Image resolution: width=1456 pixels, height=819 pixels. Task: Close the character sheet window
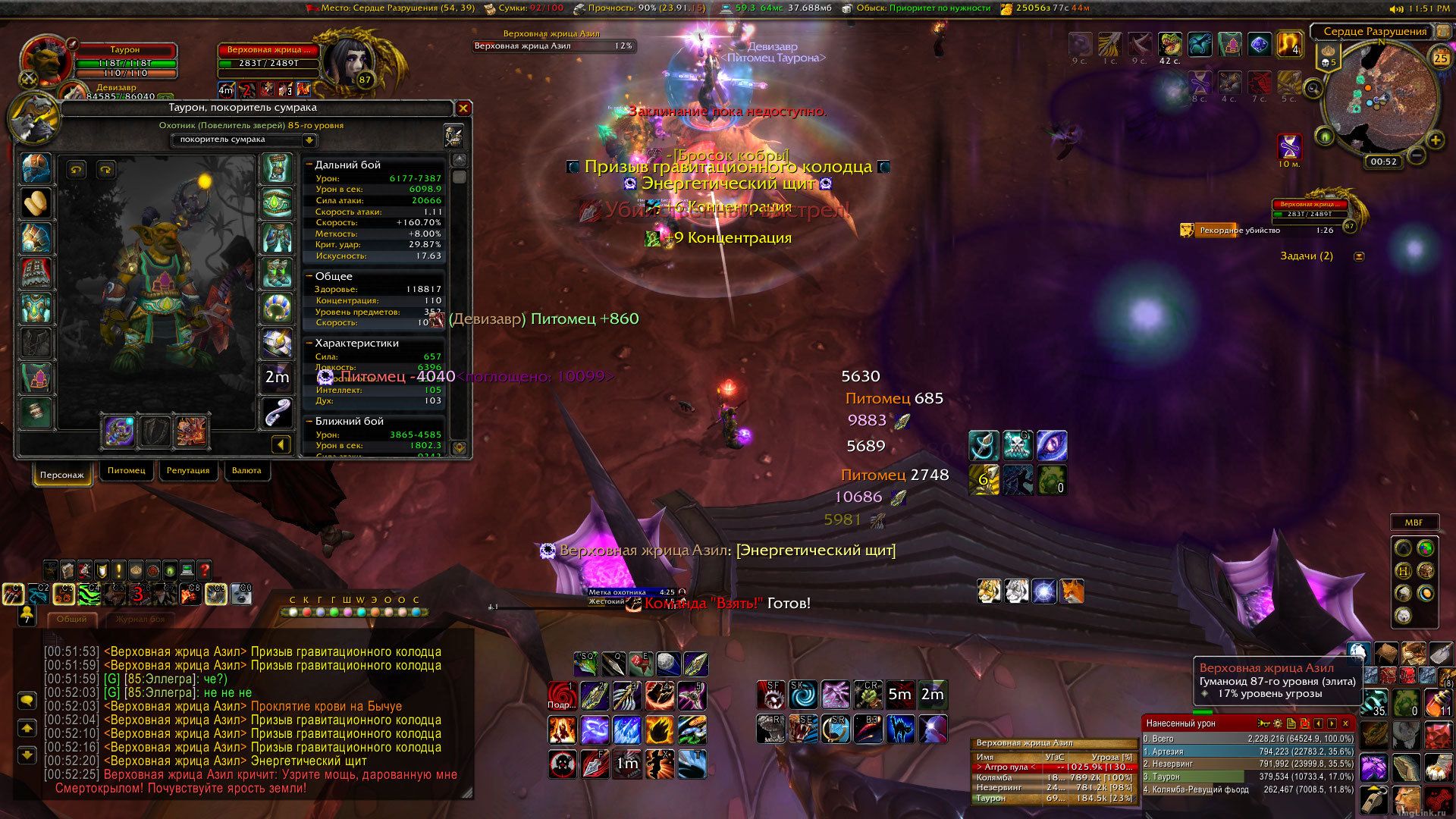[x=463, y=108]
